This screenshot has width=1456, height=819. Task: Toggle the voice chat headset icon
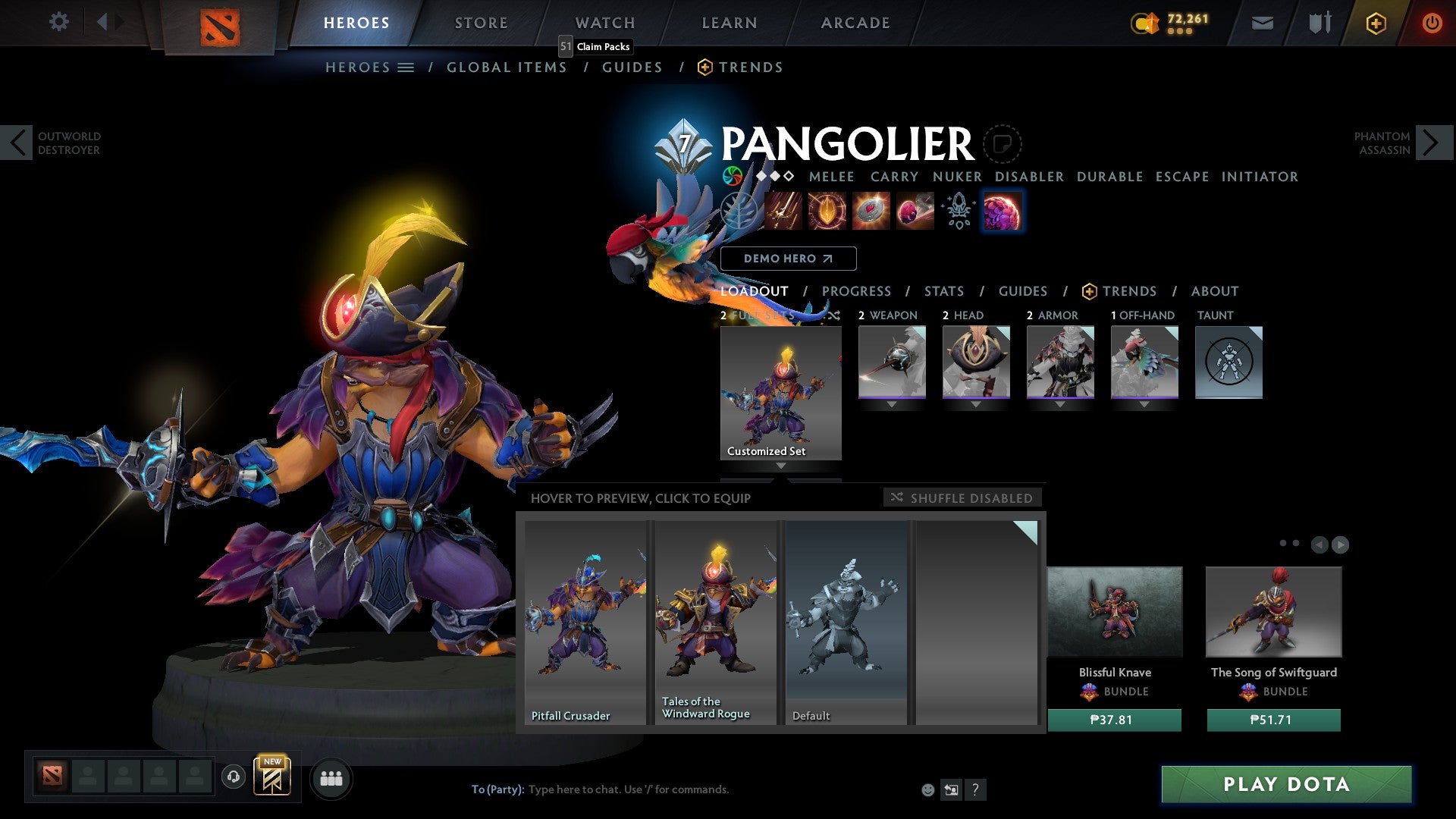click(x=234, y=778)
